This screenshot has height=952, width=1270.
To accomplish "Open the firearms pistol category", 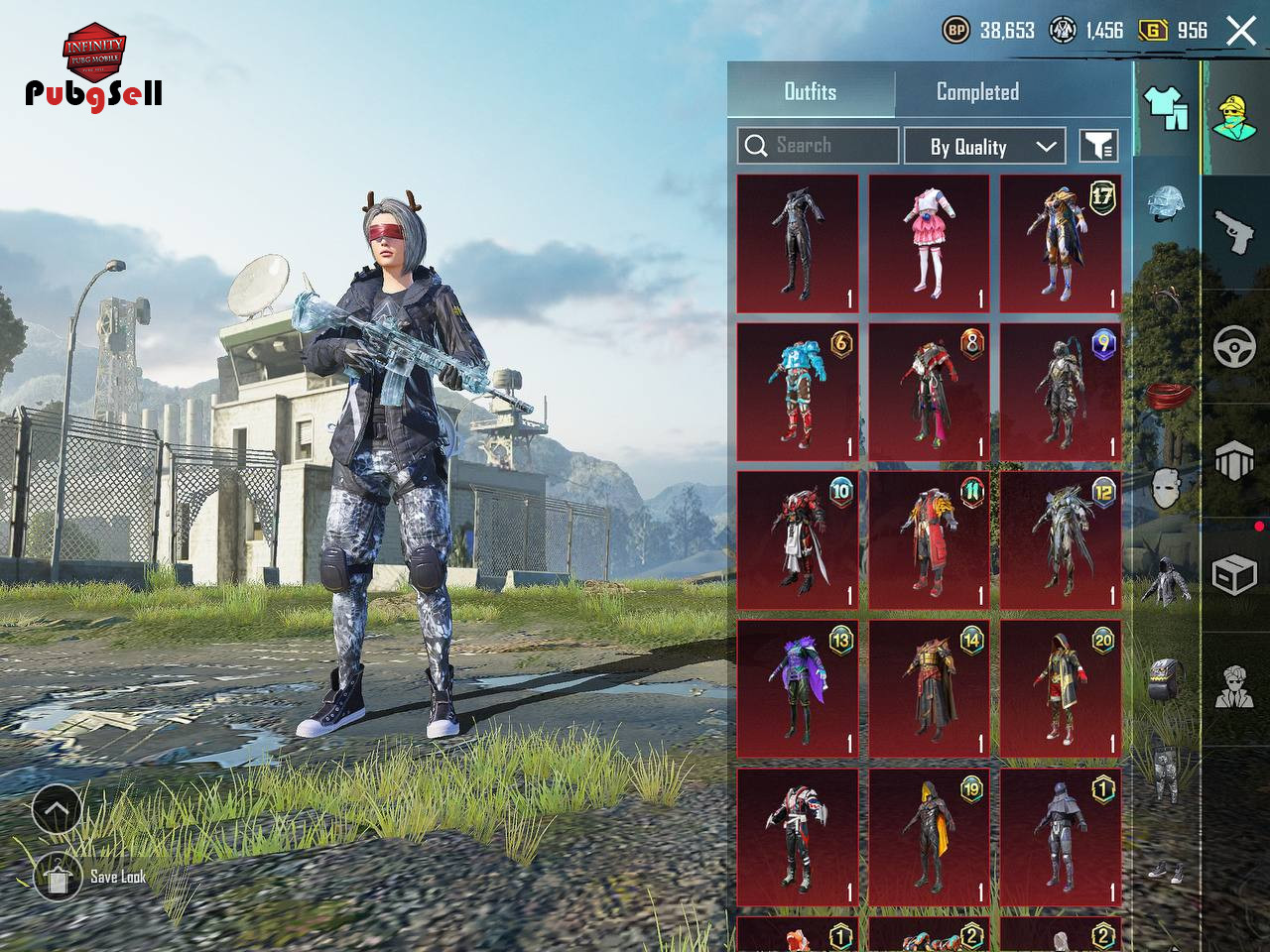I will pyautogui.click(x=1235, y=233).
